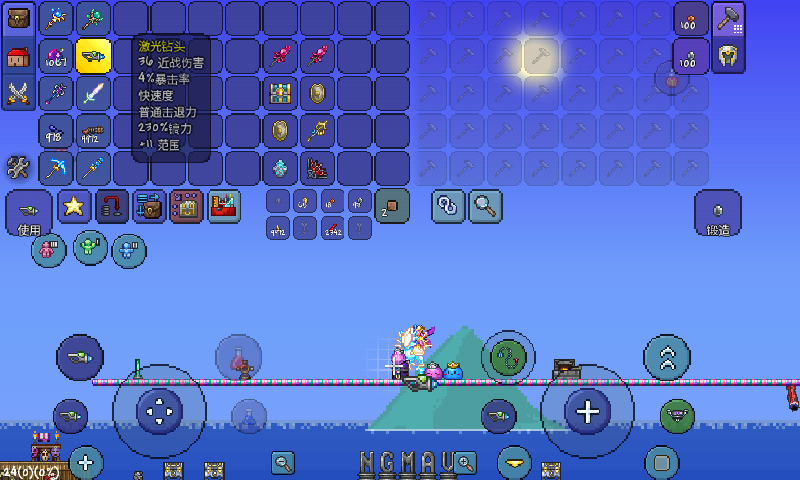The width and height of the screenshot is (800, 480).
Task: Switch to the housing tab
Action: pos(19,56)
